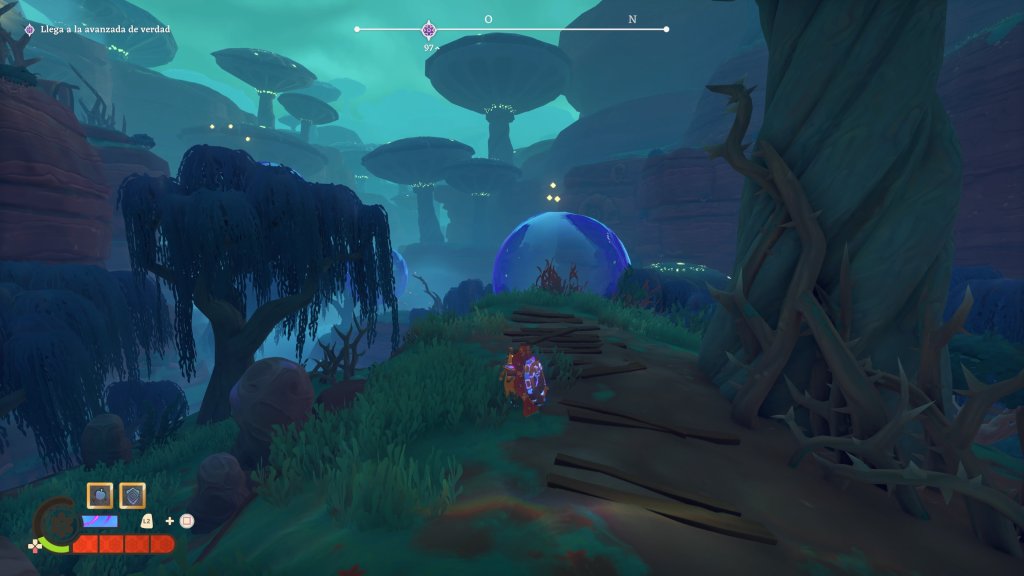Select the shield ability slot

pyautogui.click(x=132, y=495)
